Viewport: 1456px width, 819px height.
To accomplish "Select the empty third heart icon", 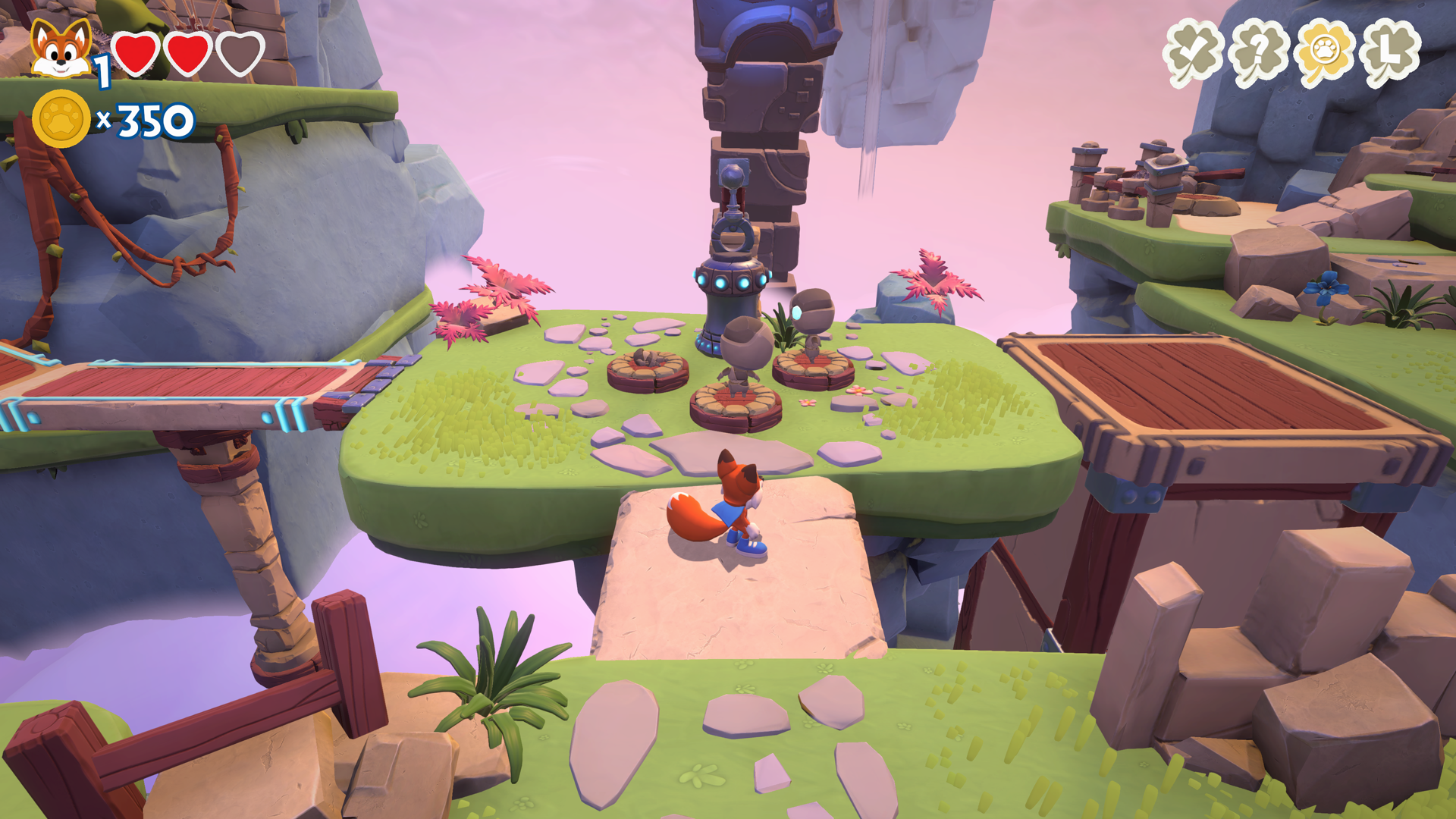I will click(x=241, y=55).
